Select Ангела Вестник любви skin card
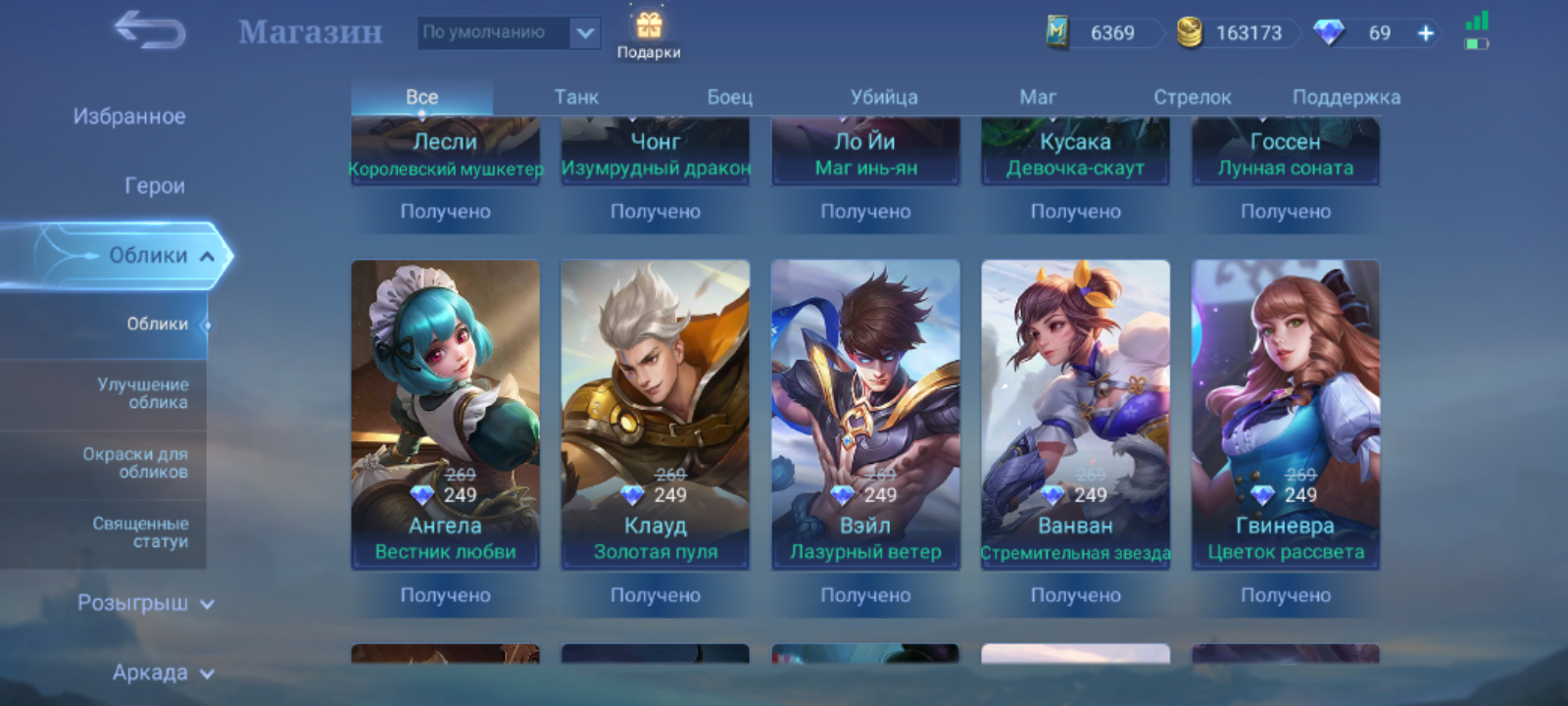 [445, 414]
